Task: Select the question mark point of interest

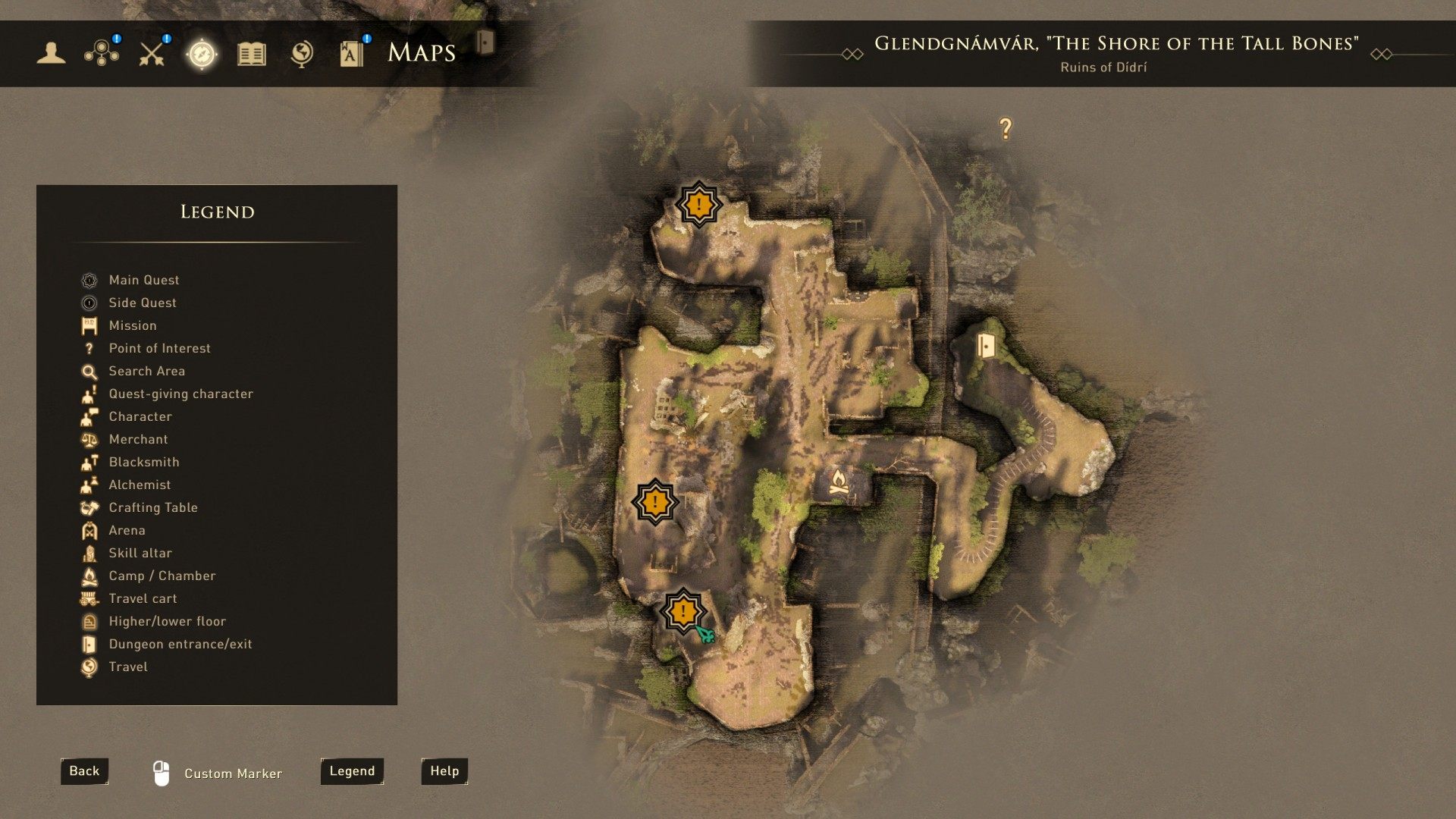Action: pos(1006,129)
